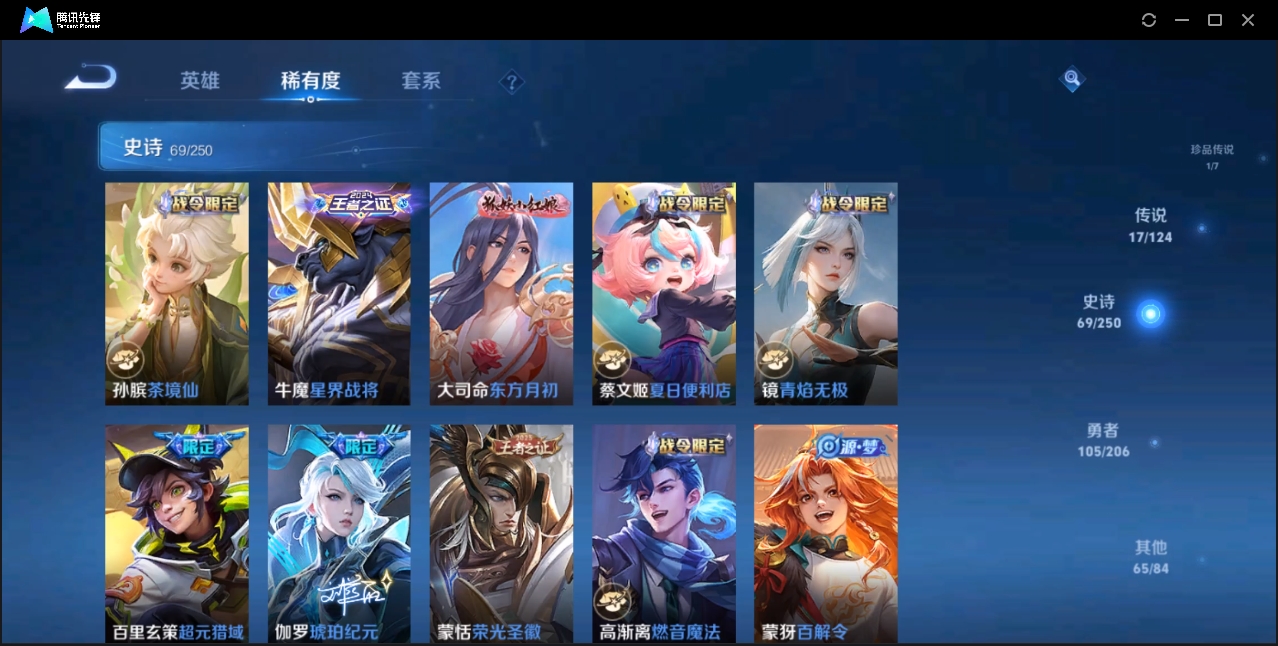Screen dimensions: 1278x646
Task: Open the 大司命 东方月初 skin card
Action: coord(501,293)
